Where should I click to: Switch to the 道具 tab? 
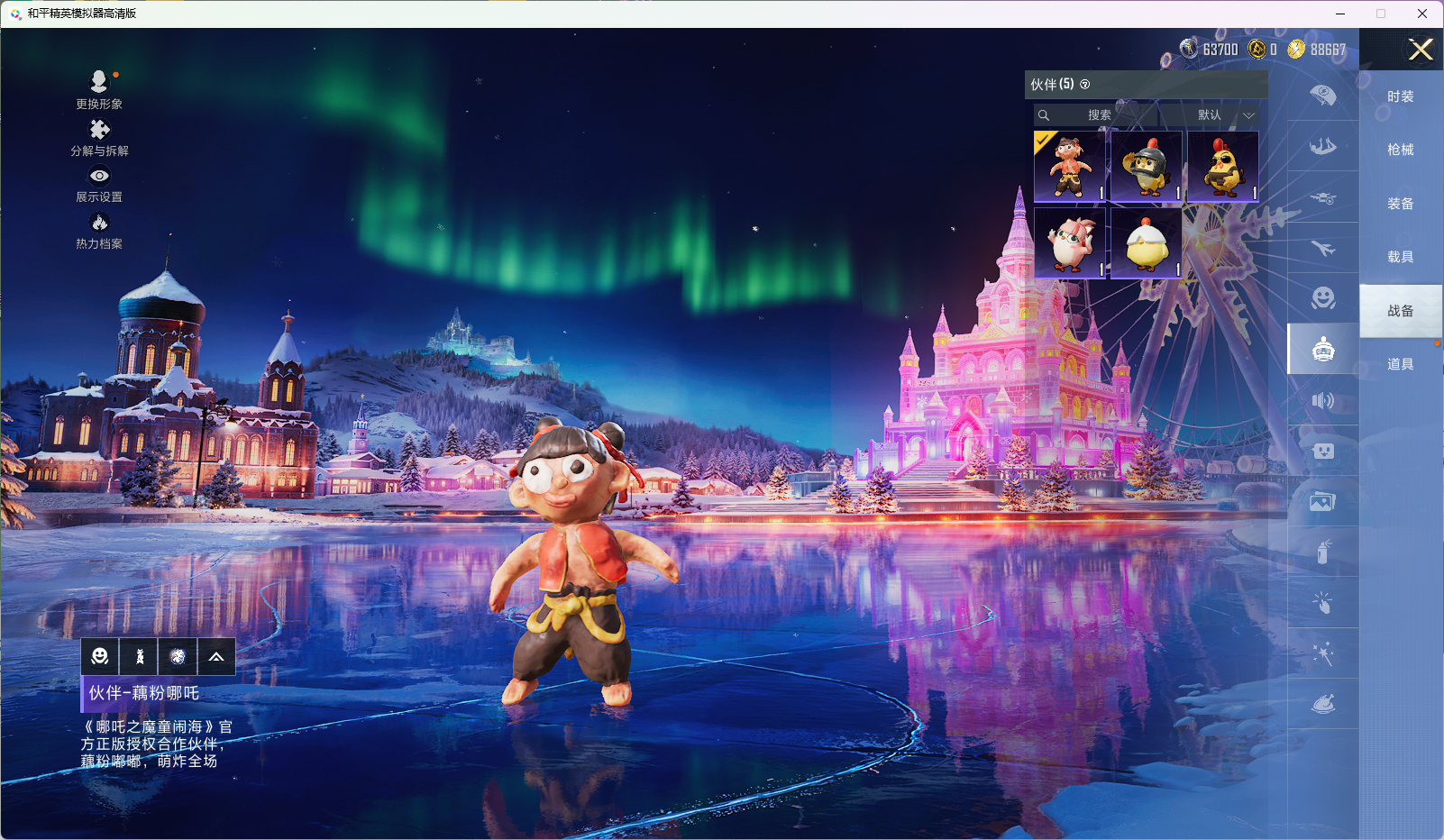point(1400,364)
